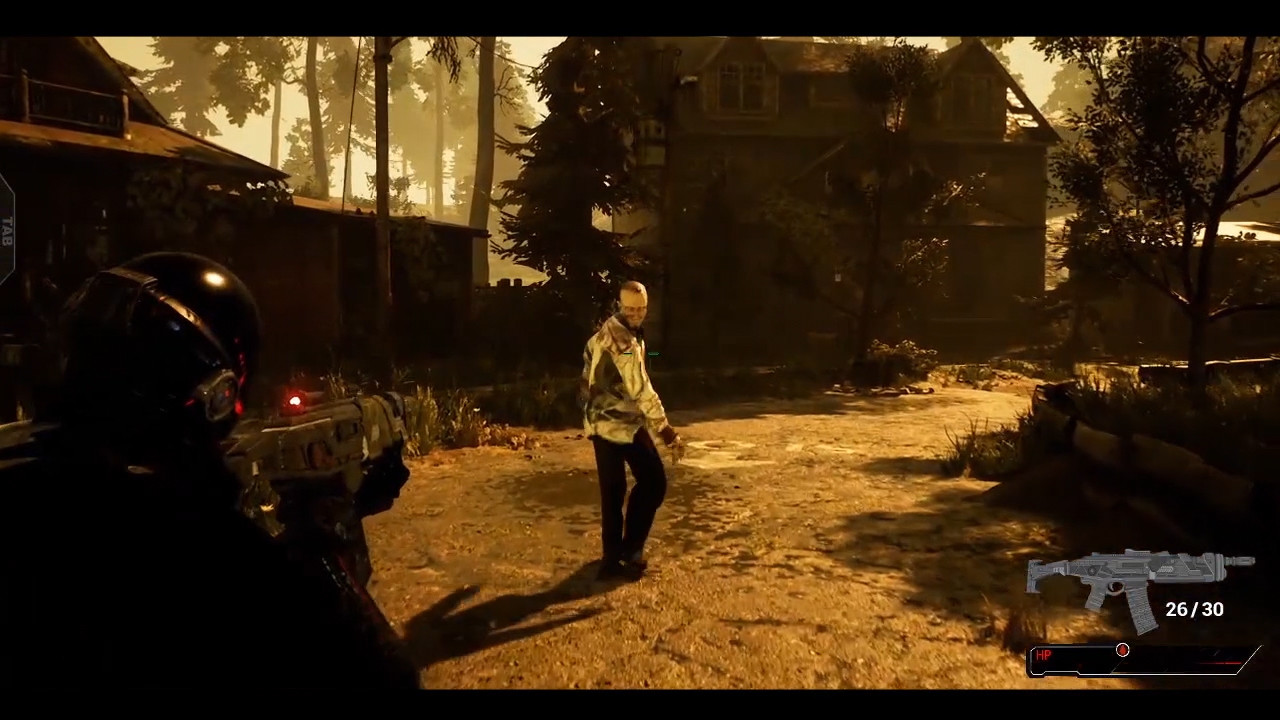Expand the left-edge TAB side panel
Image resolution: width=1280 pixels, height=720 pixels.
[x=5, y=230]
